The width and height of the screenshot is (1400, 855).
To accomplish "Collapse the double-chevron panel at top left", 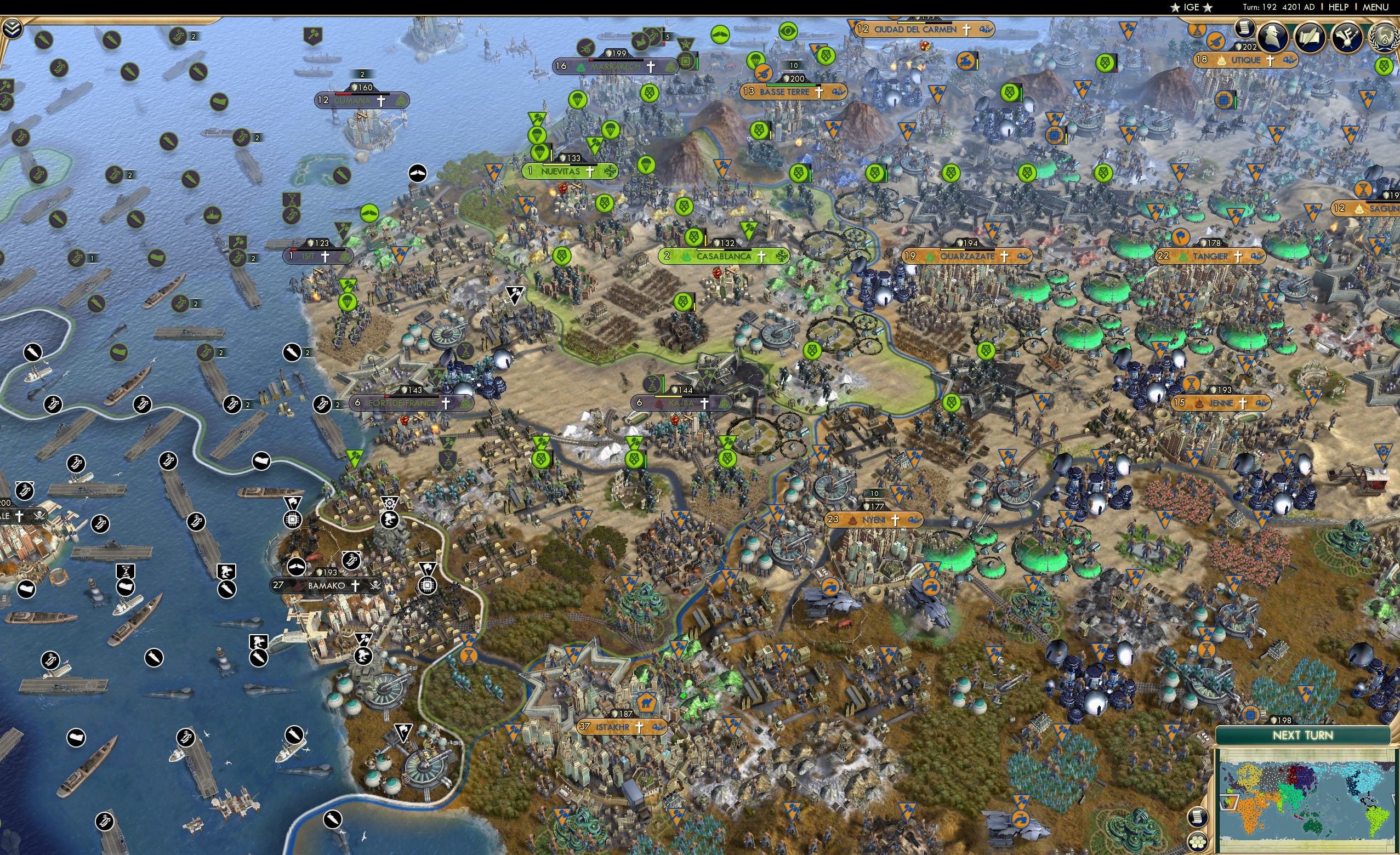I will click(x=13, y=27).
